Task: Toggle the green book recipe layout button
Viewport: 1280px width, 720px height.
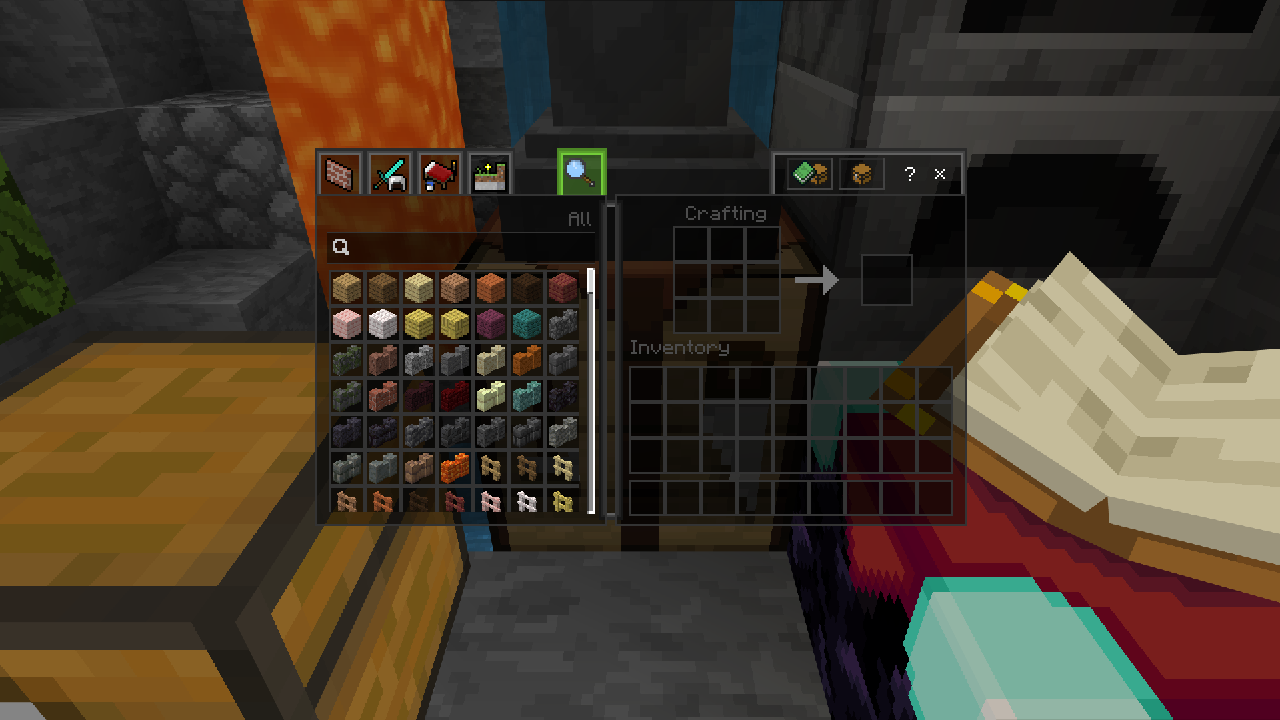Action: (x=810, y=174)
